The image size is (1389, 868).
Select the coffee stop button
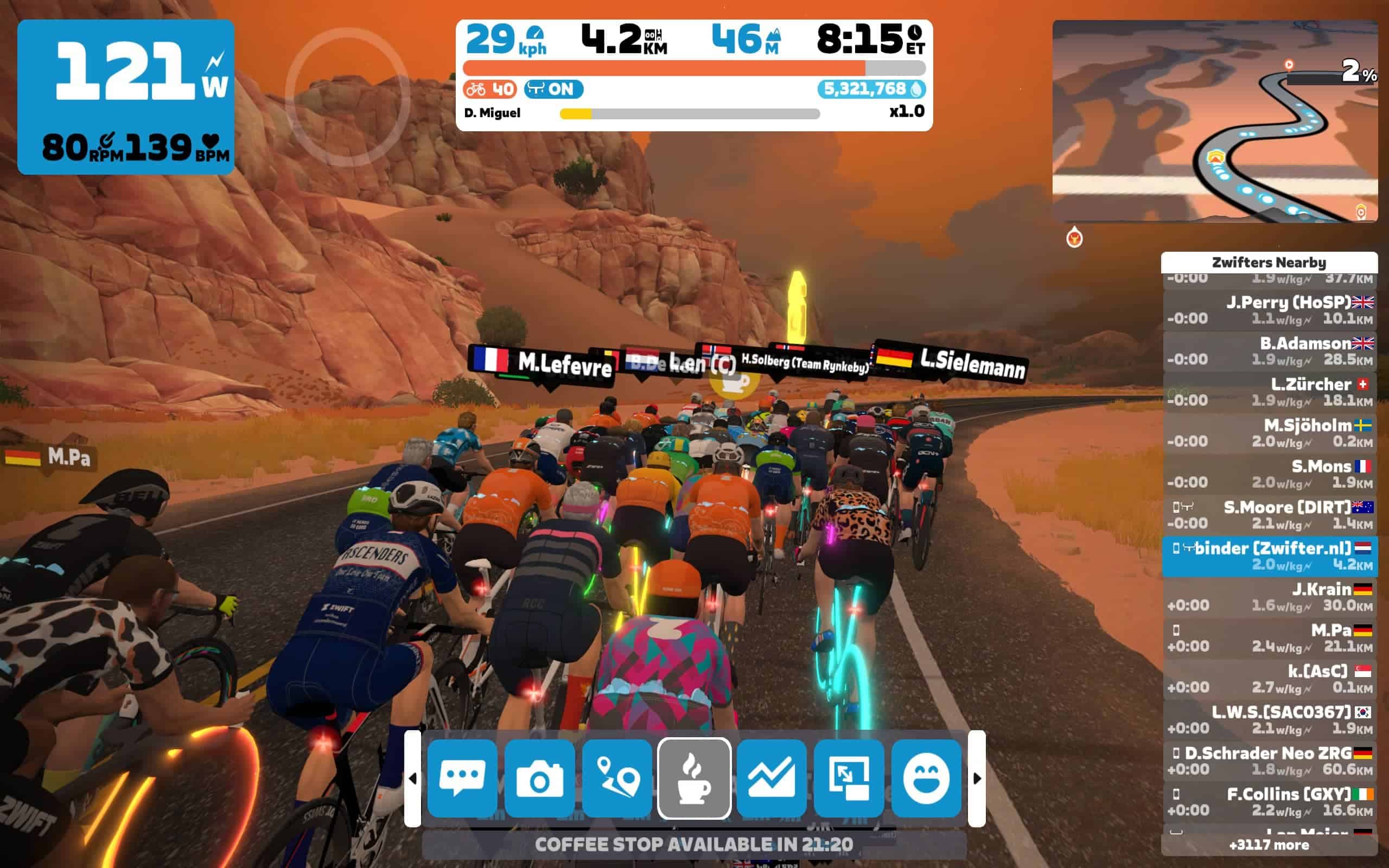[x=694, y=778]
